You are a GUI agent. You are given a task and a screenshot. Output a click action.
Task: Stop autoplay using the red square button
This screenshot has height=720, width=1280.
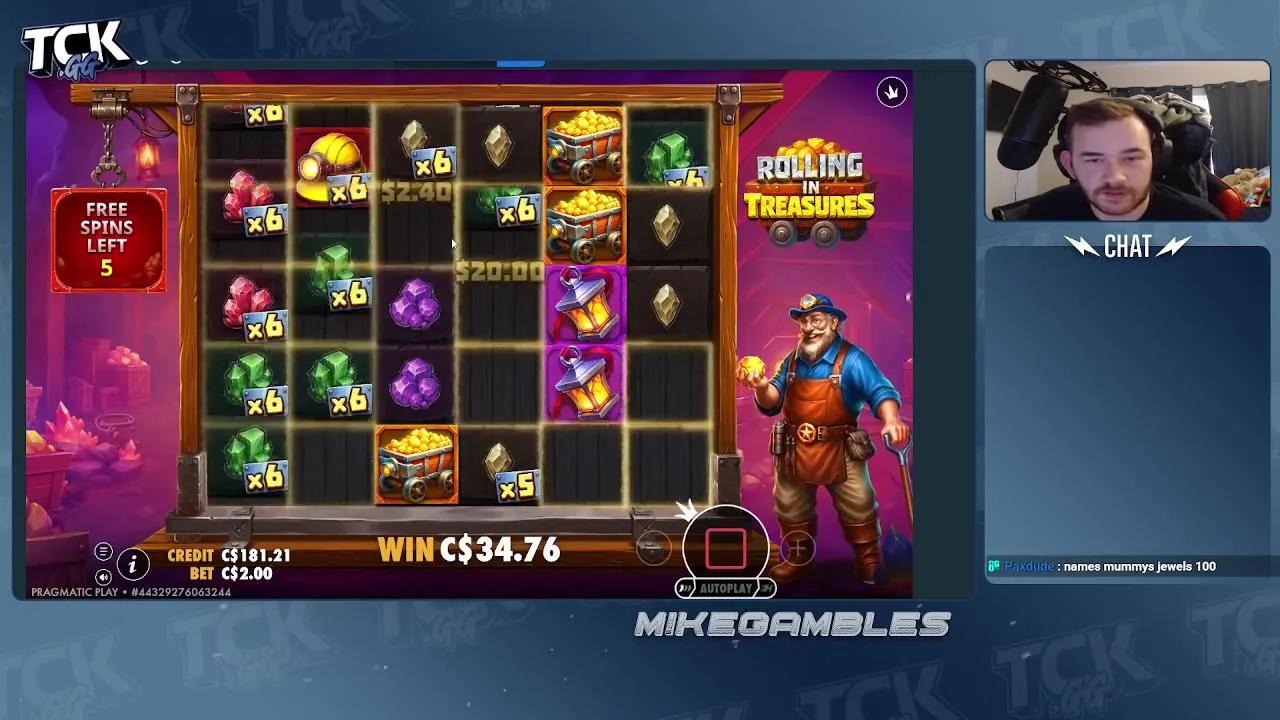point(727,546)
